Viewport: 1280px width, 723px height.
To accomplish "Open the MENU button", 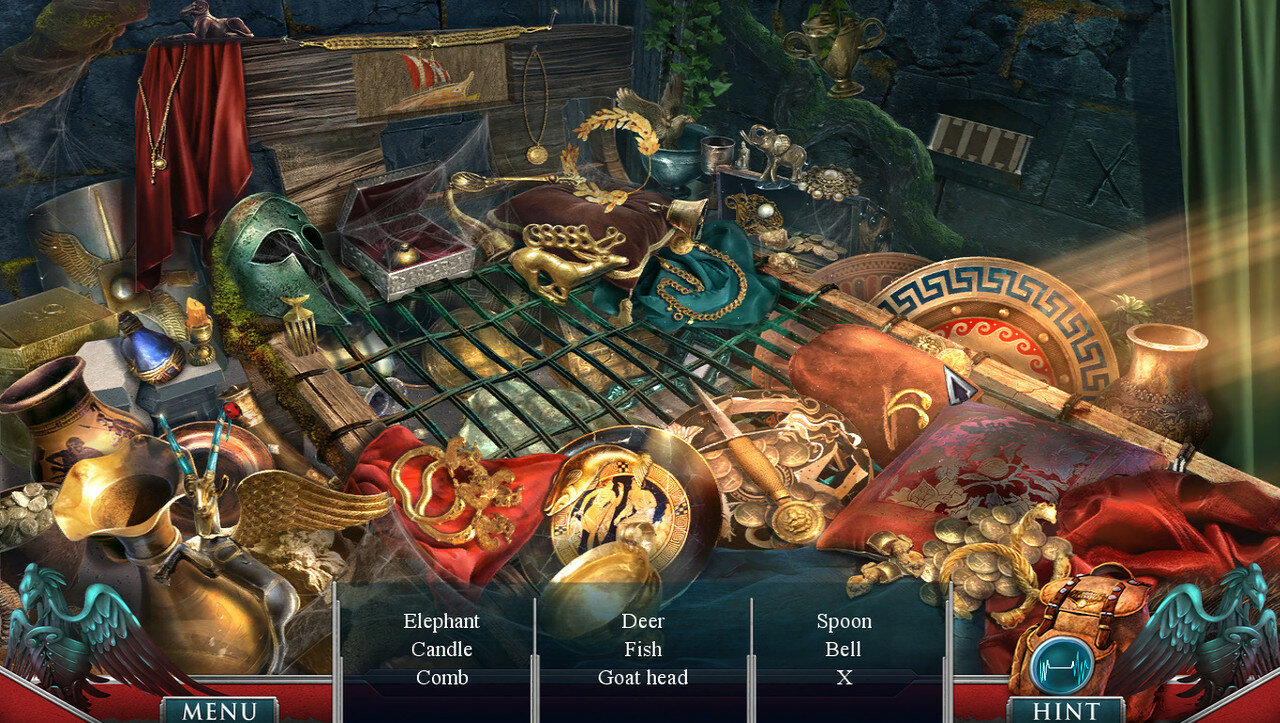I will [219, 710].
